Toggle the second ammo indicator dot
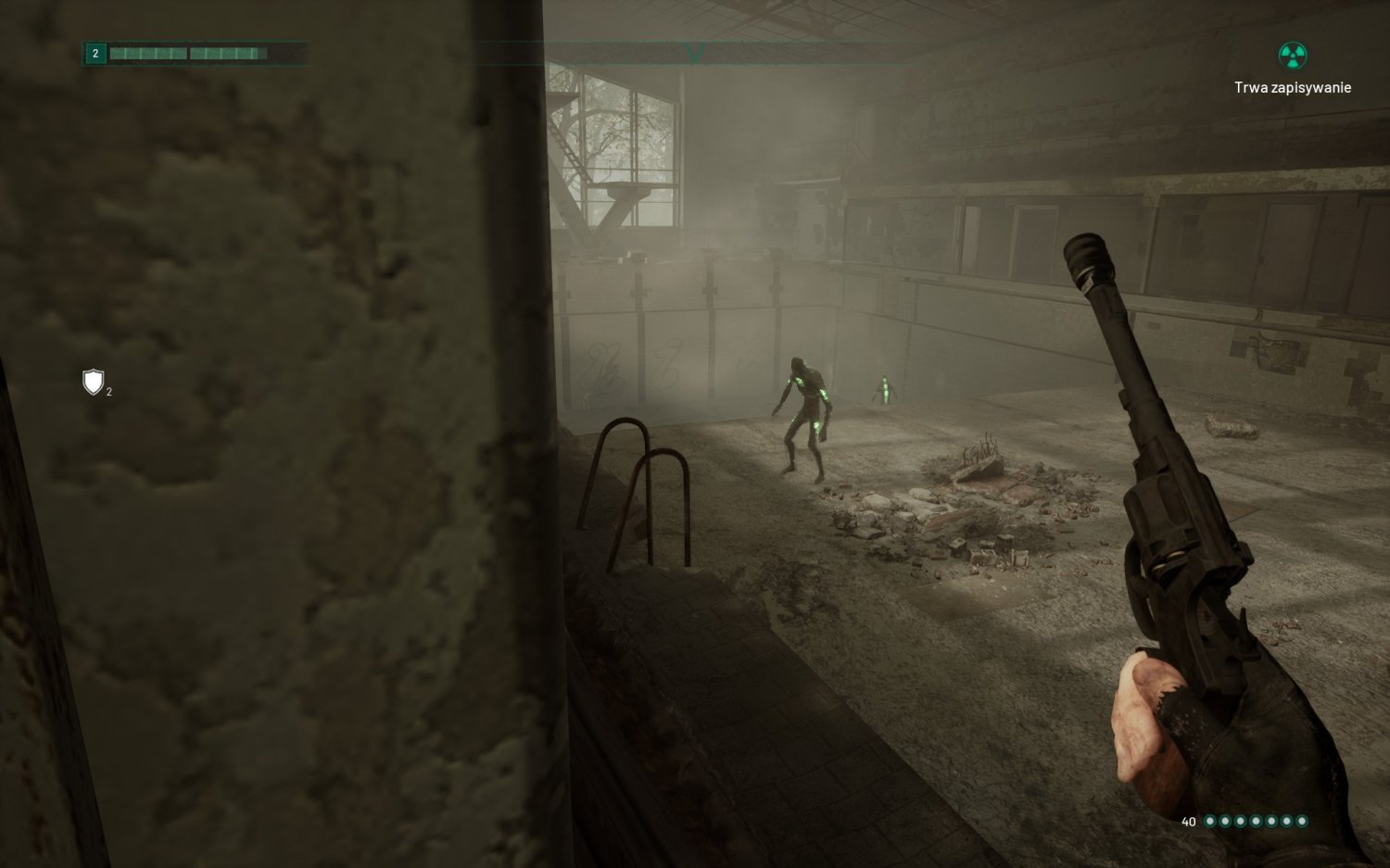1390x868 pixels. point(1226,822)
